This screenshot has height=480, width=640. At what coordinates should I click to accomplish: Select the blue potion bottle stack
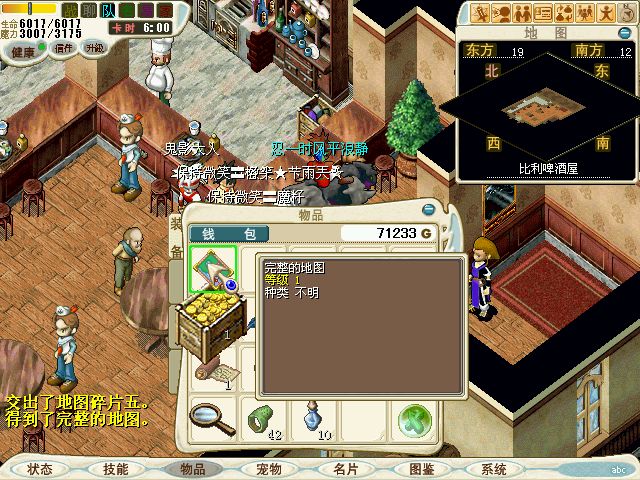311,416
